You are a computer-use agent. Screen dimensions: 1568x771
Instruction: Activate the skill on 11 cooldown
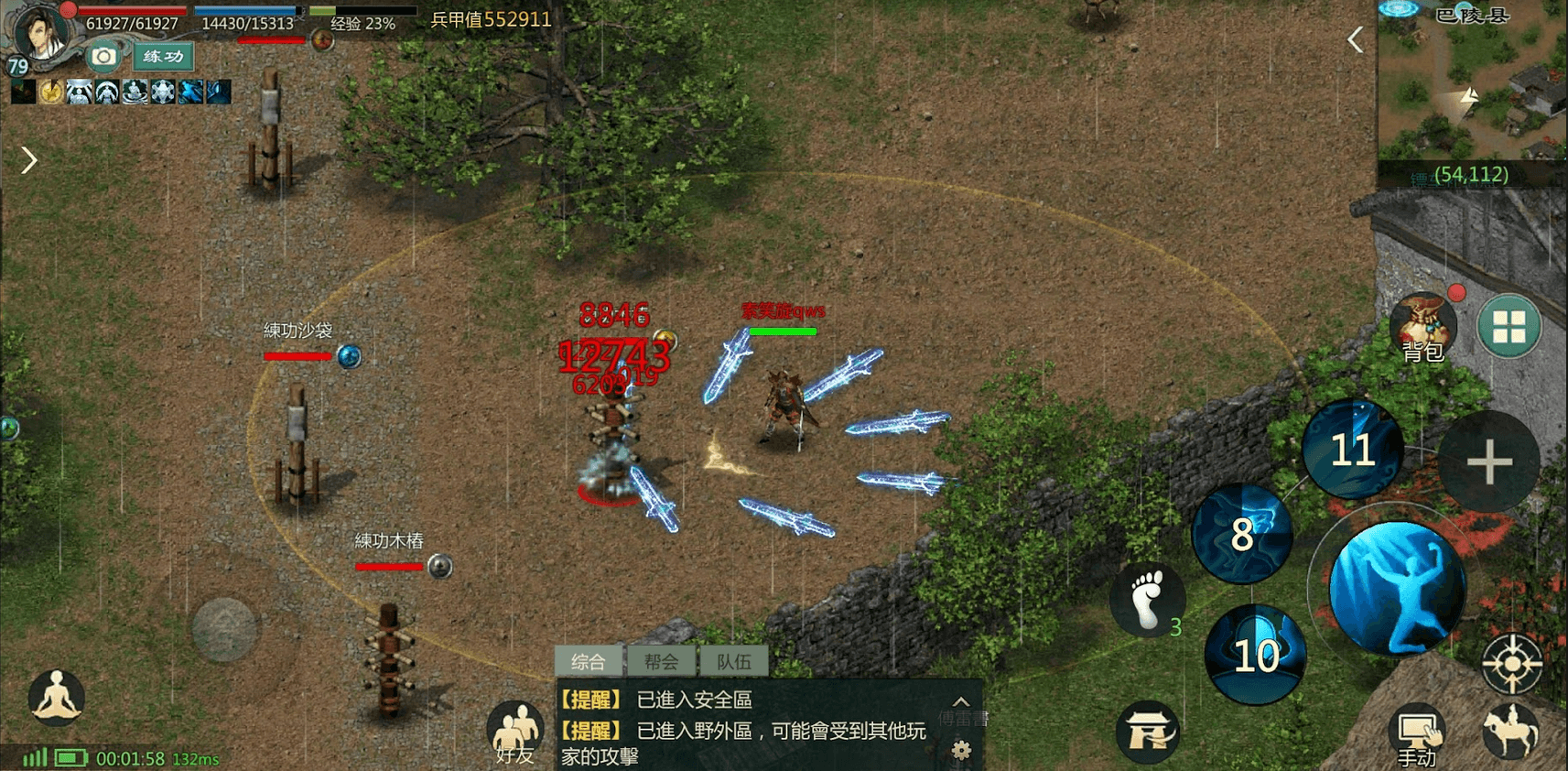[1352, 450]
